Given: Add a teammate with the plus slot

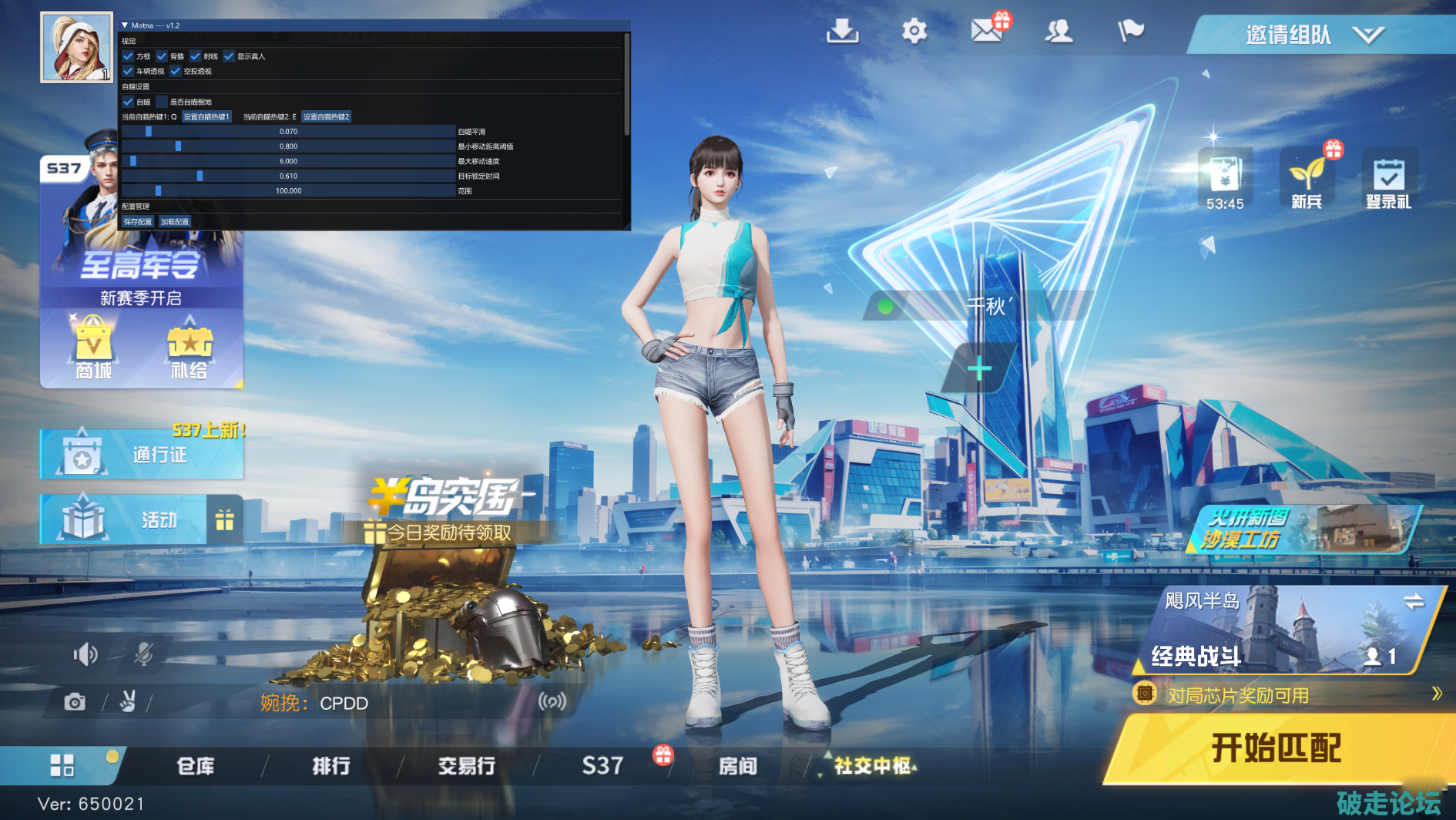Looking at the screenshot, I should (x=979, y=369).
